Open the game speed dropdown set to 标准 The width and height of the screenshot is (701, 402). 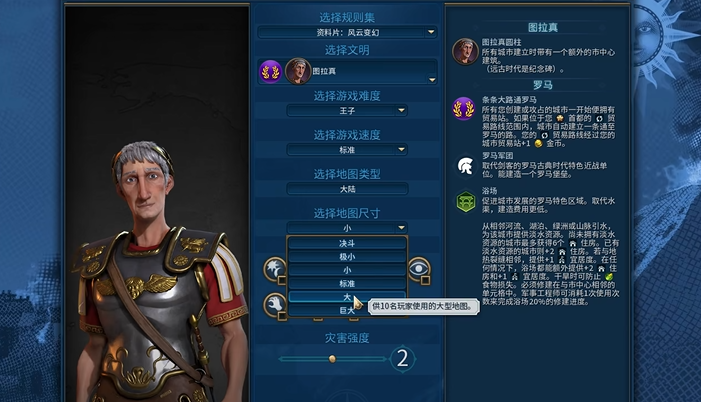click(347, 150)
